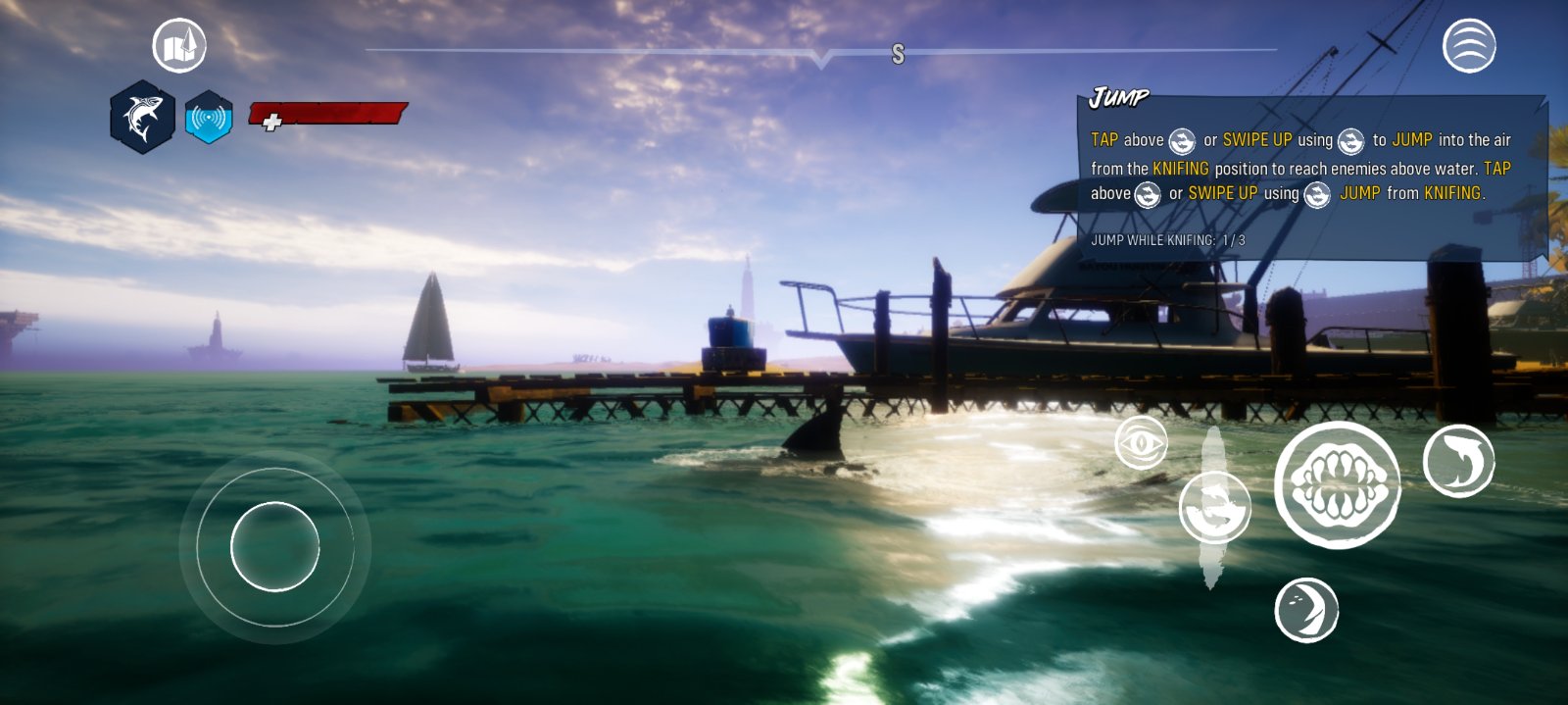Tap the virtual joystick thumb circle
The height and width of the screenshot is (705, 1568).
click(275, 546)
